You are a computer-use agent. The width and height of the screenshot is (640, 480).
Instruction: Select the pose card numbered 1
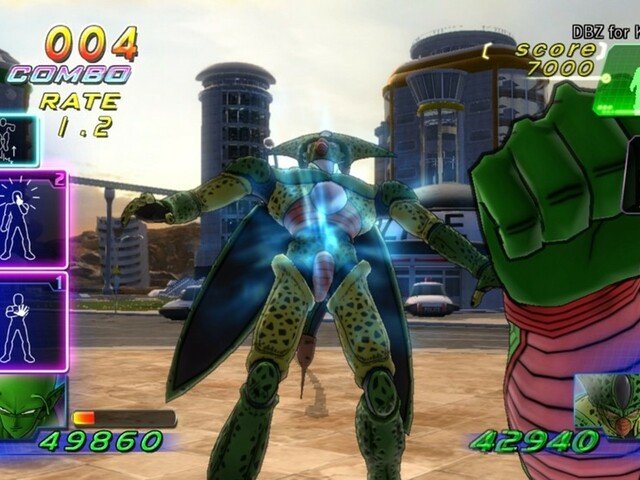[x=33, y=322]
